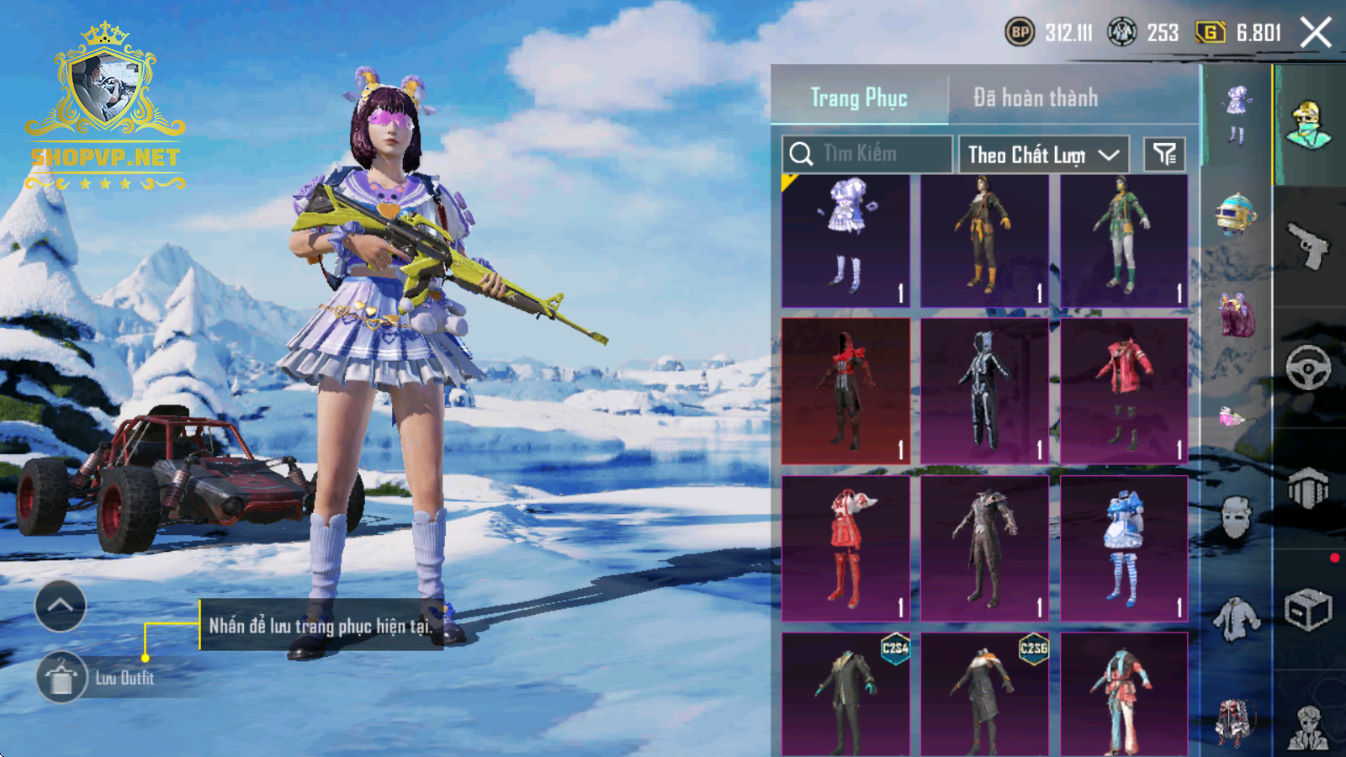Show the face mask subcategory
This screenshot has height=757, width=1346.
click(1236, 518)
